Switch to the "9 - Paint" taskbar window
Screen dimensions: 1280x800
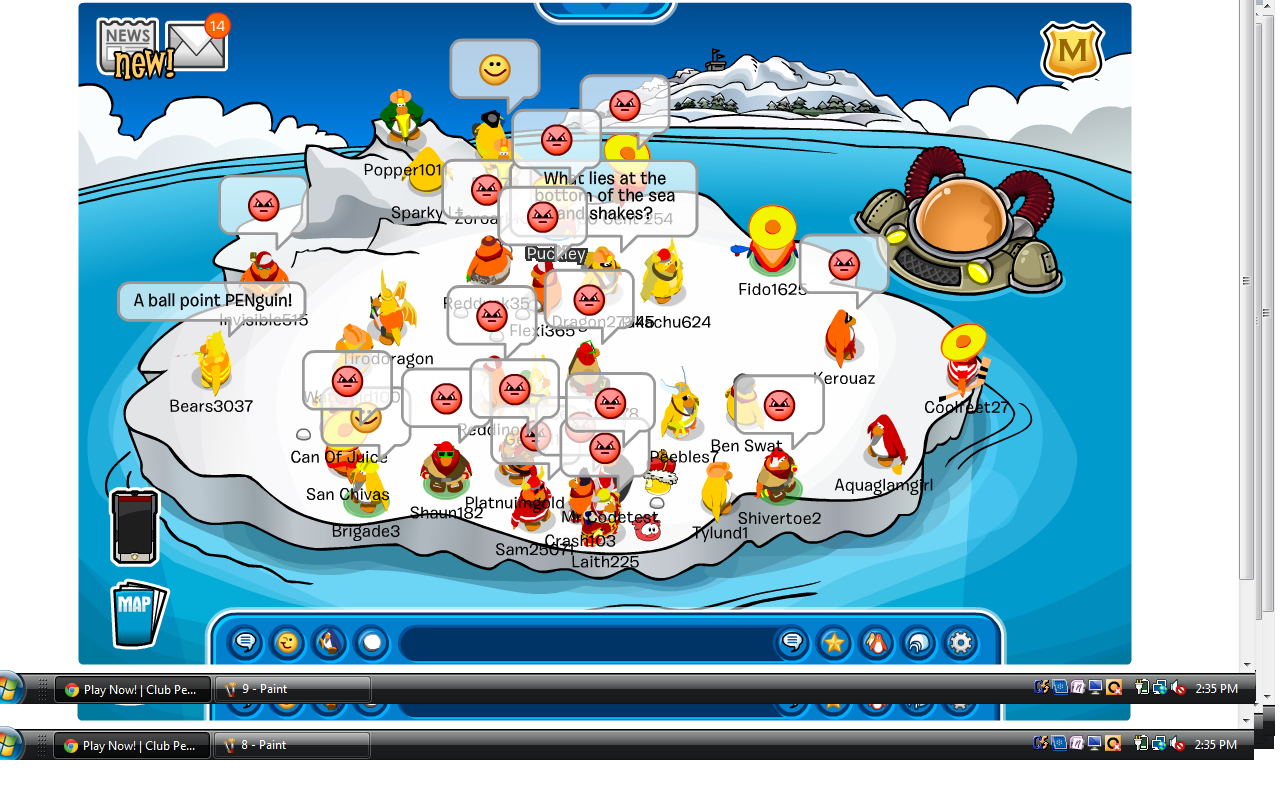(292, 689)
